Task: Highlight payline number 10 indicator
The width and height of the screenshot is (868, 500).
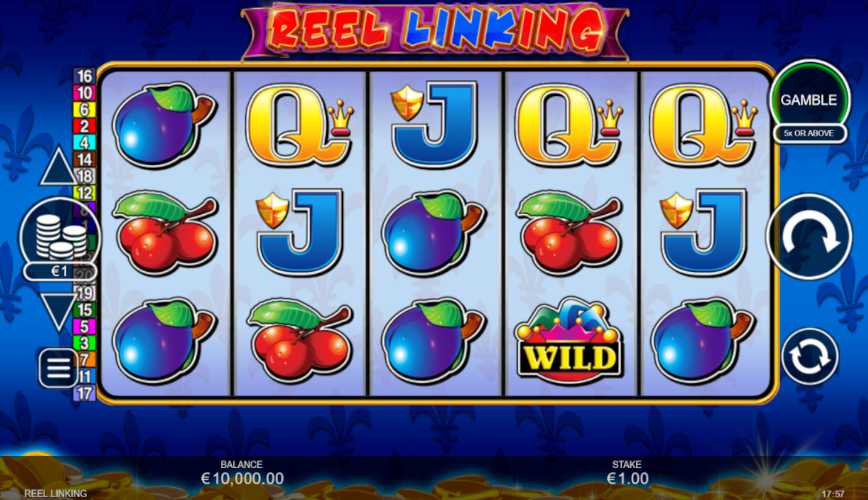Action: (84, 93)
